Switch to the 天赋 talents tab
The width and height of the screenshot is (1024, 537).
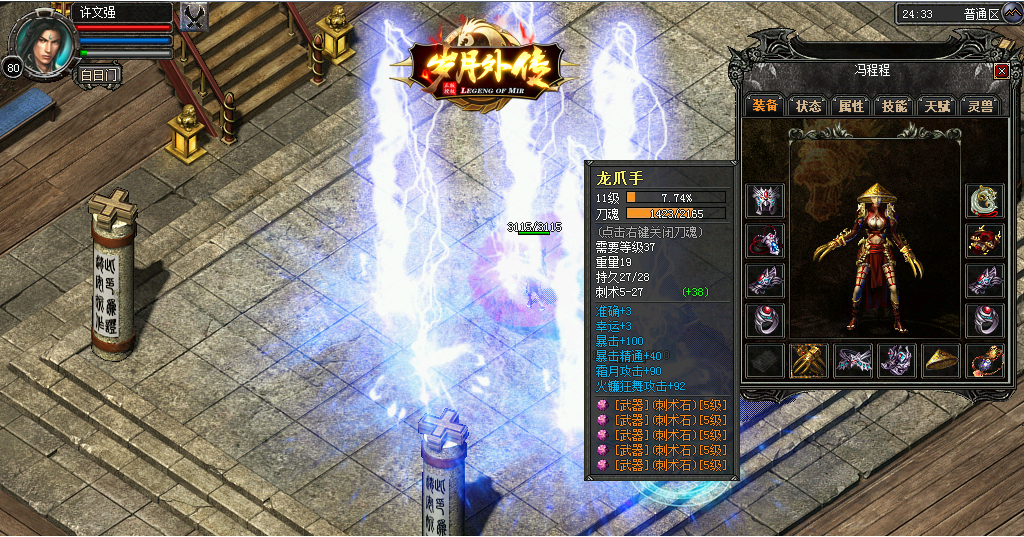pos(937,106)
